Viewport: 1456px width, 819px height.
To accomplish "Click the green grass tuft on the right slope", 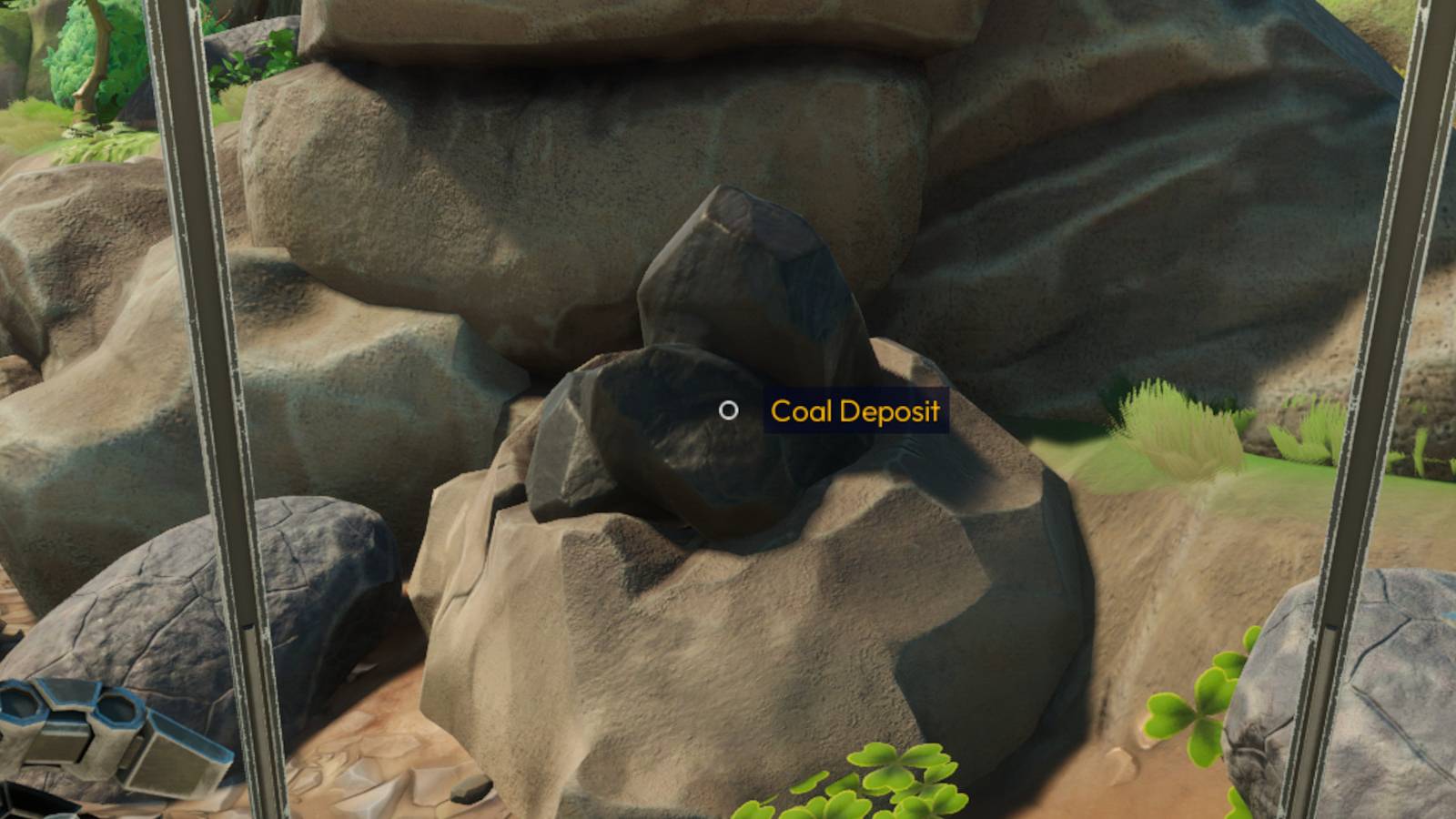I will (x=1174, y=428).
